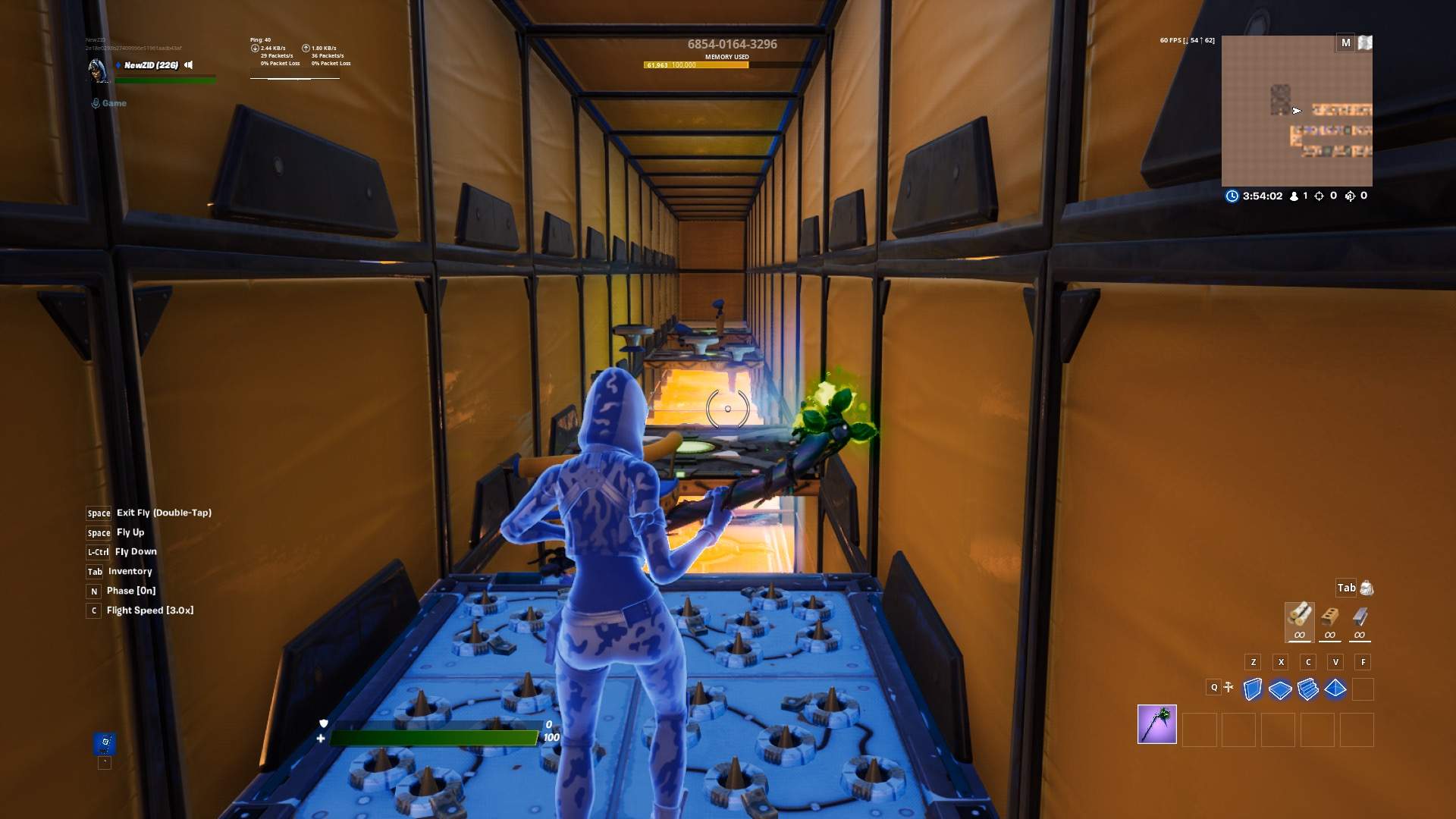Open the full map with the M button
Viewport: 1456px width, 819px height.
pos(1347,43)
